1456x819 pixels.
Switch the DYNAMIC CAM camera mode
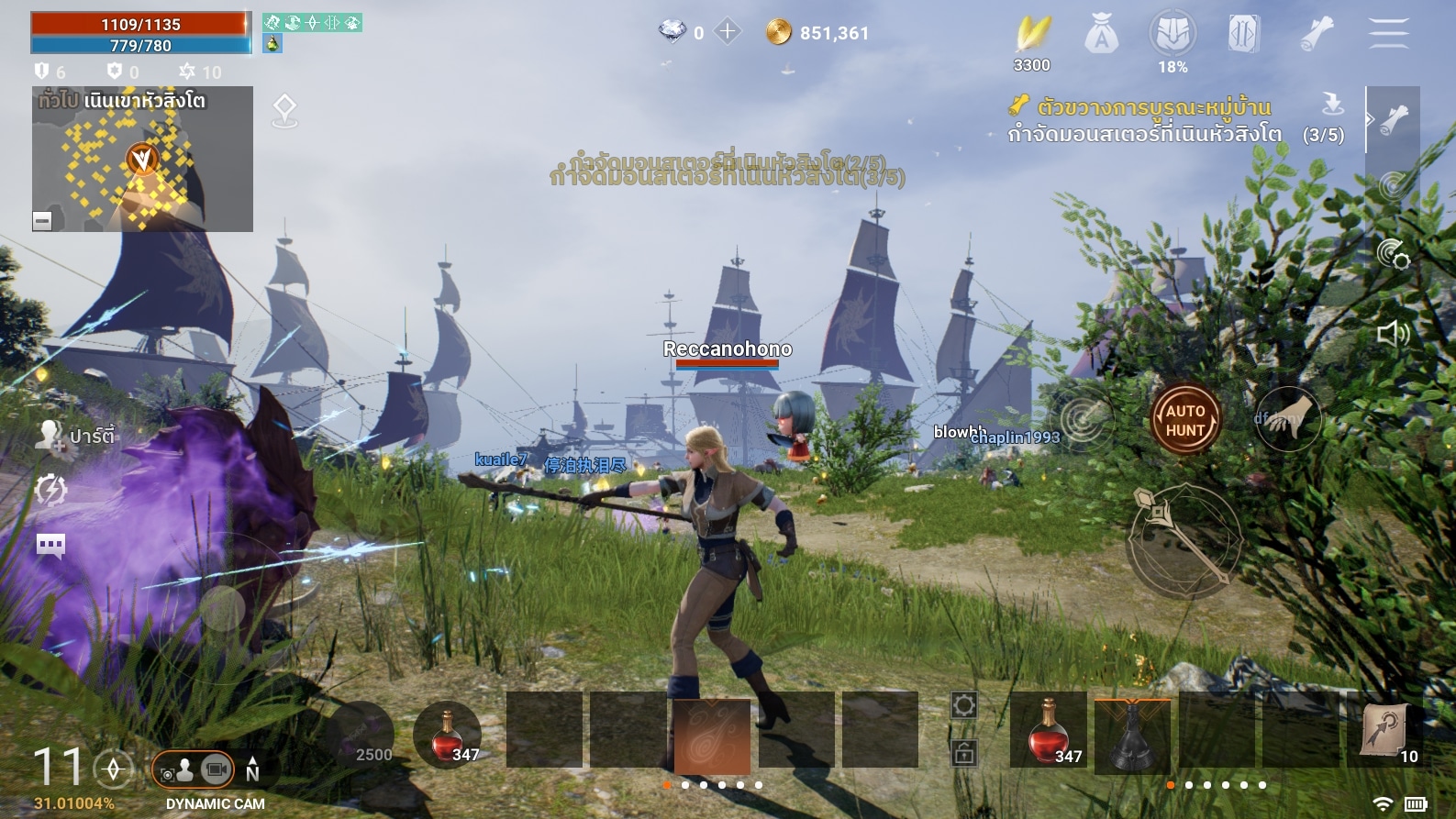pyautogui.click(x=195, y=770)
